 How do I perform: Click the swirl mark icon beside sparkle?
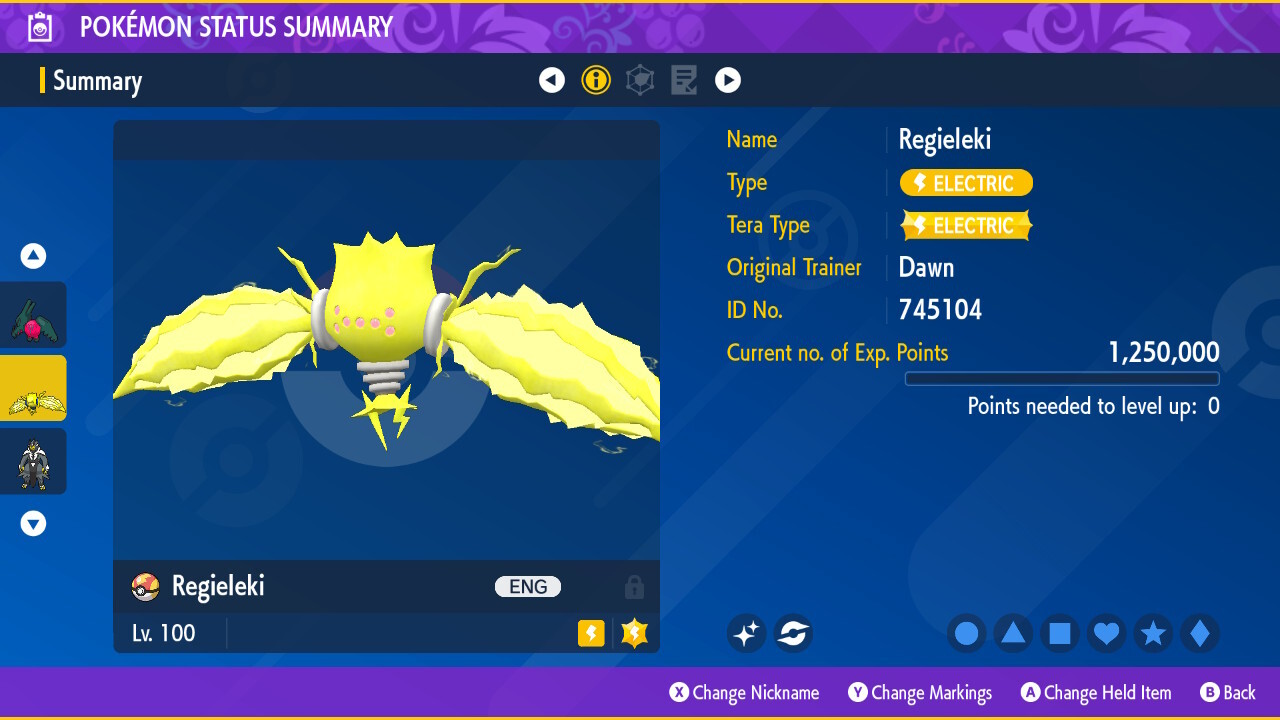click(793, 633)
